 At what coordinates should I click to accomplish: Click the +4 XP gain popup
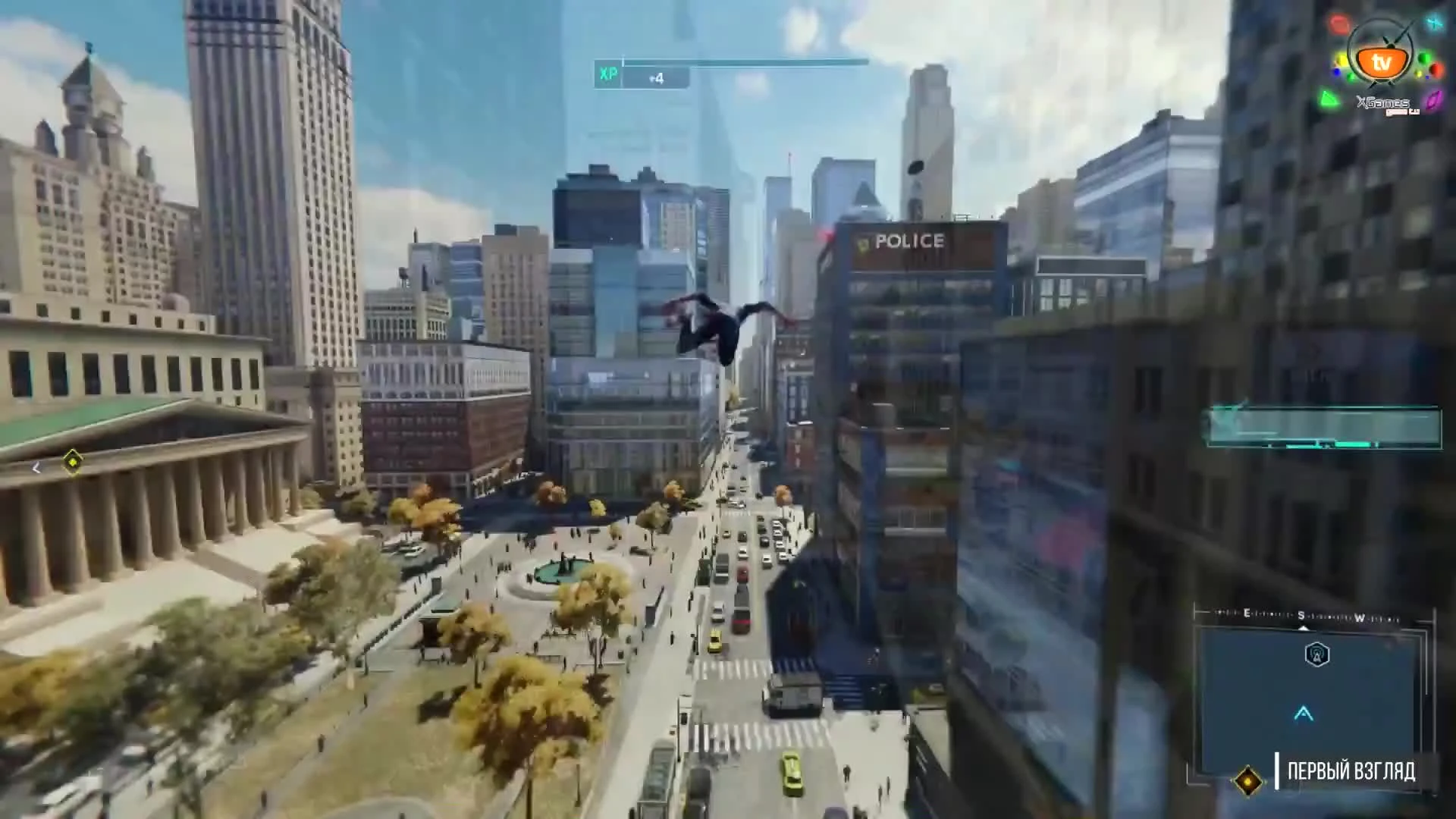(x=657, y=79)
